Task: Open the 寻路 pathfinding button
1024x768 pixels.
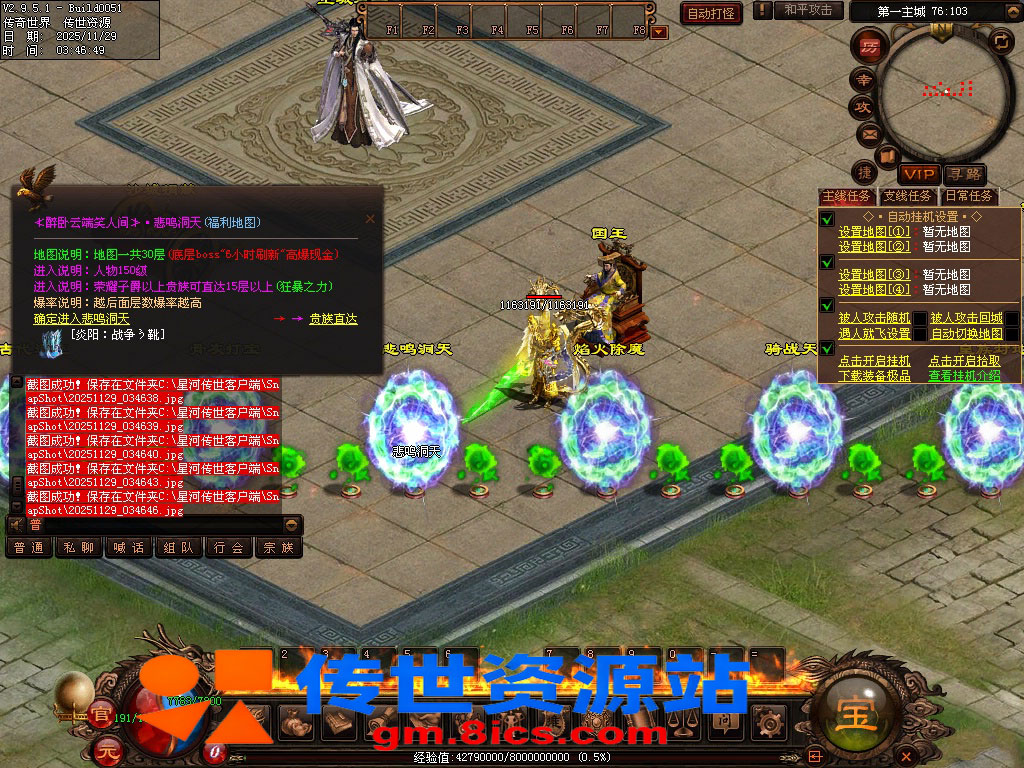Action: tap(964, 175)
